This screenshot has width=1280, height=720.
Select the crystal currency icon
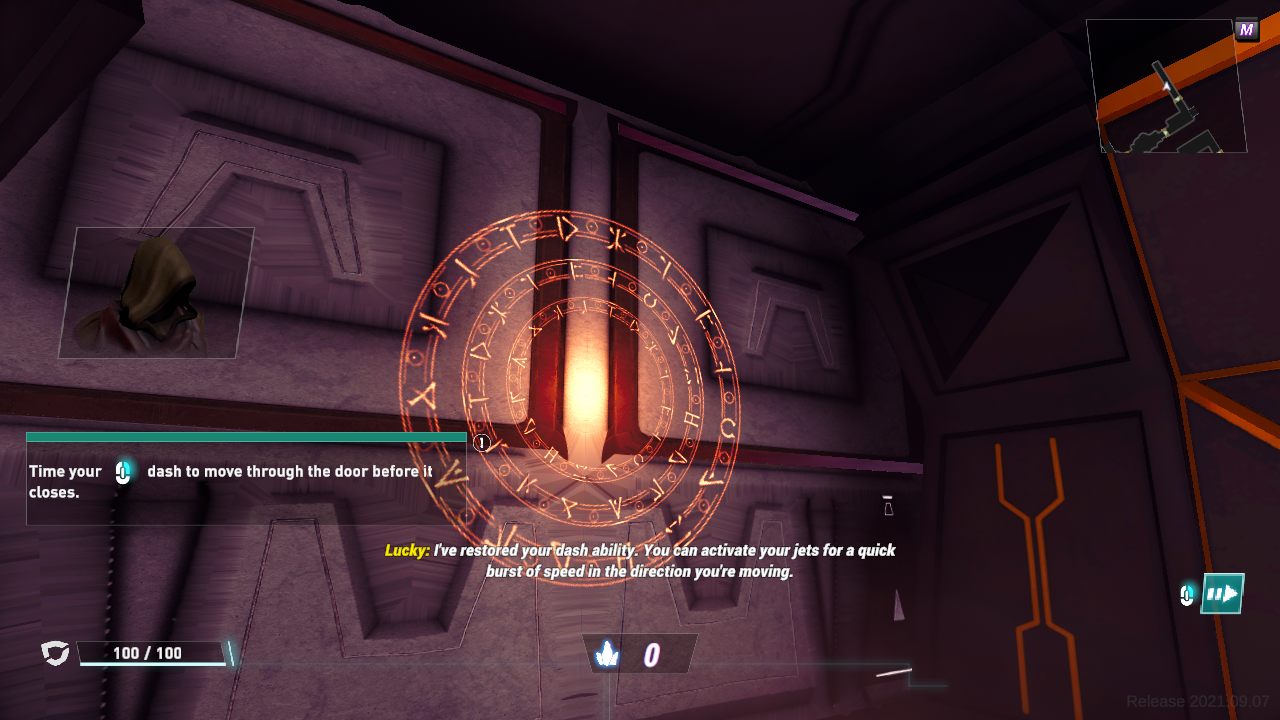point(607,654)
